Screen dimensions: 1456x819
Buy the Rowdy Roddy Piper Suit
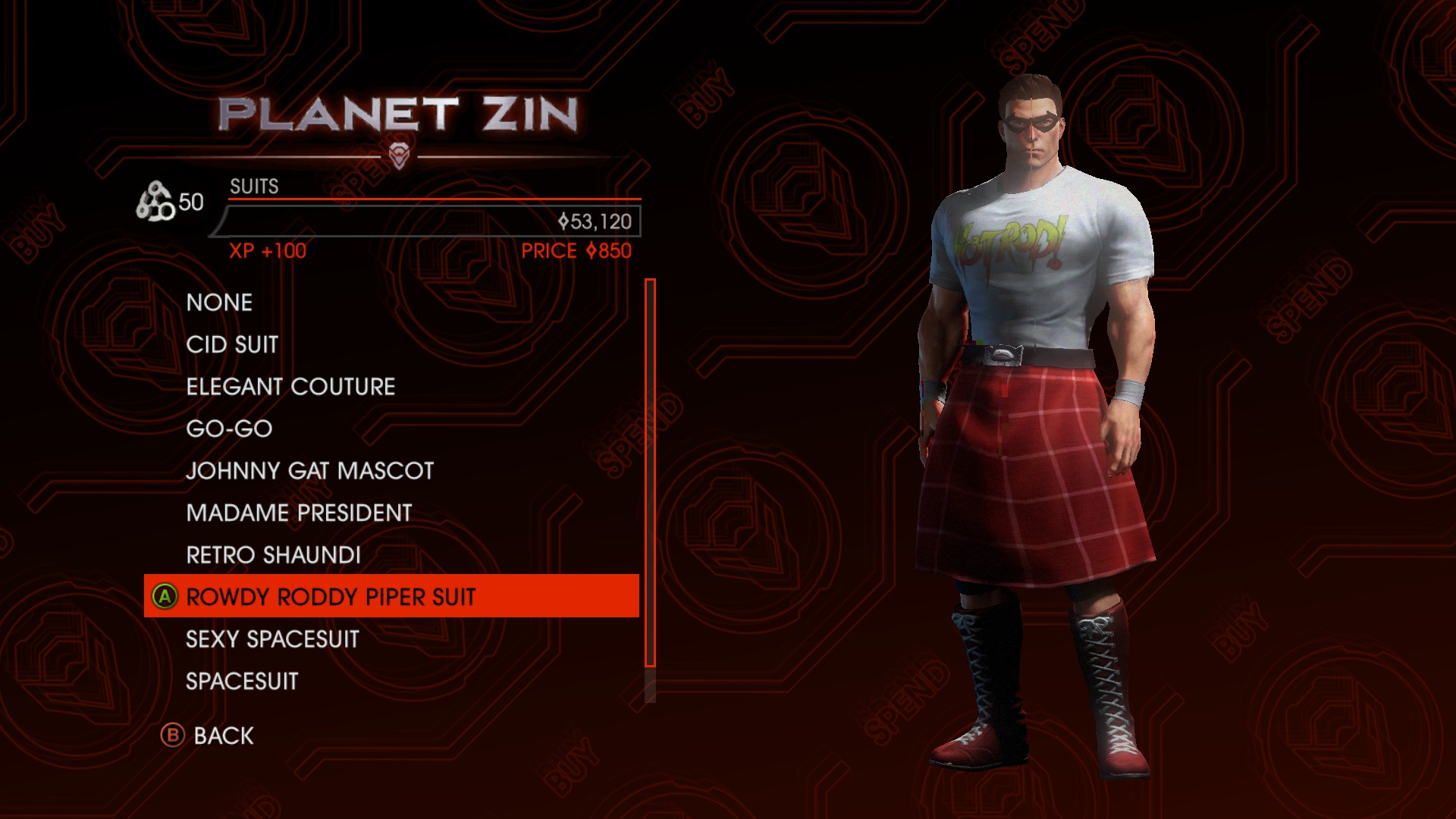(x=331, y=597)
